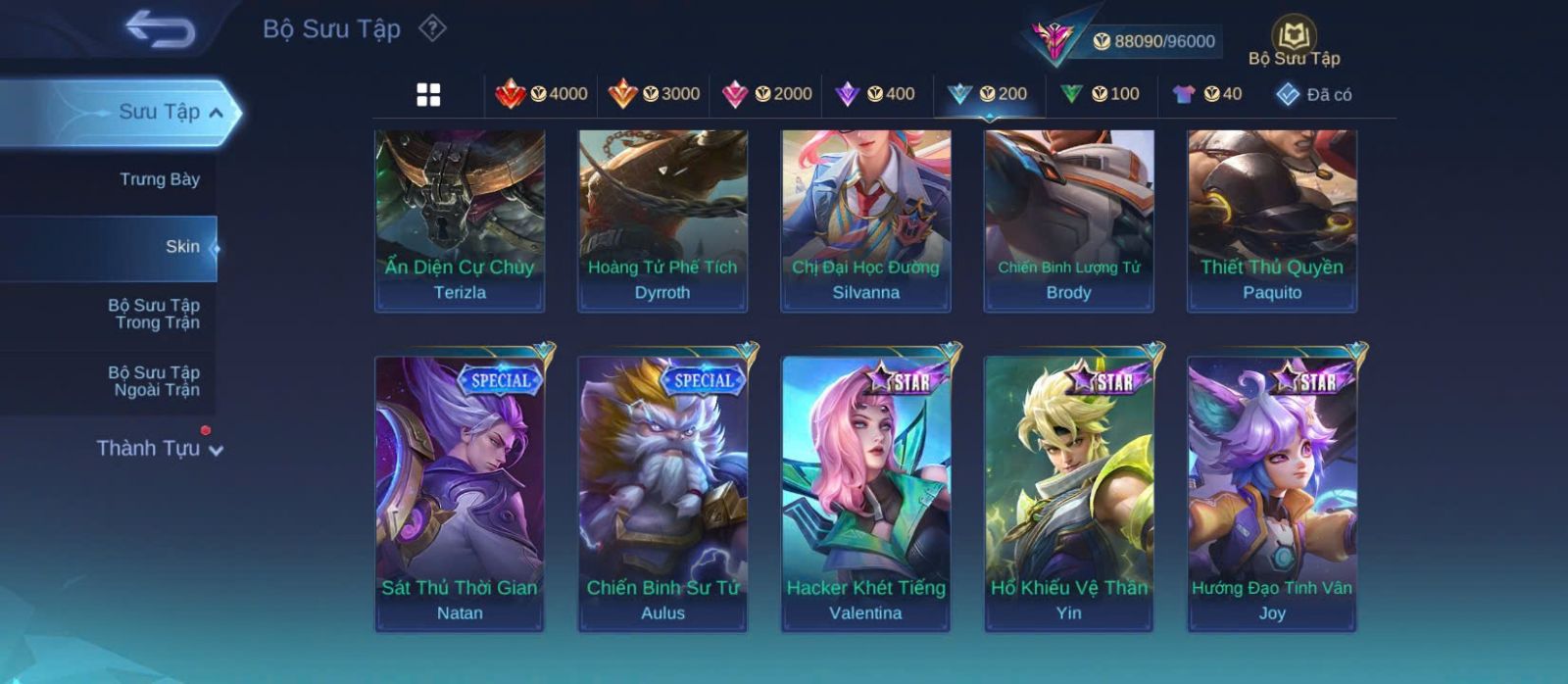Select the Skin menu entry

tap(182, 247)
